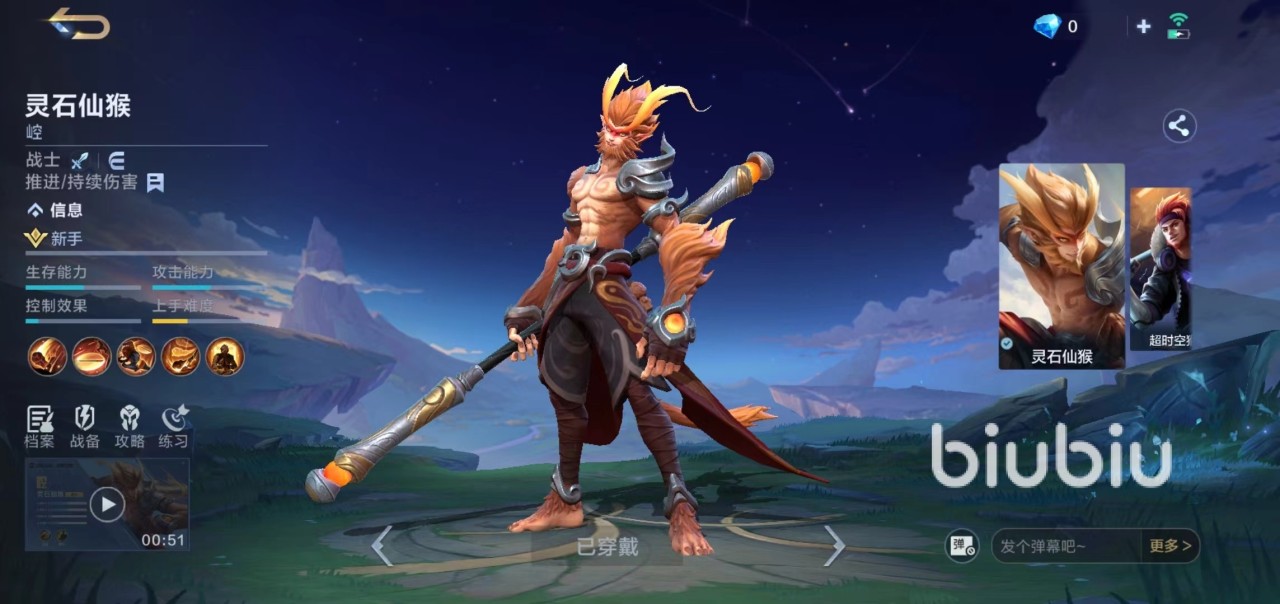Viewport: 1280px width, 604px height.
Task: Toggle the 弹 bullet comments icon
Action: coord(962,546)
